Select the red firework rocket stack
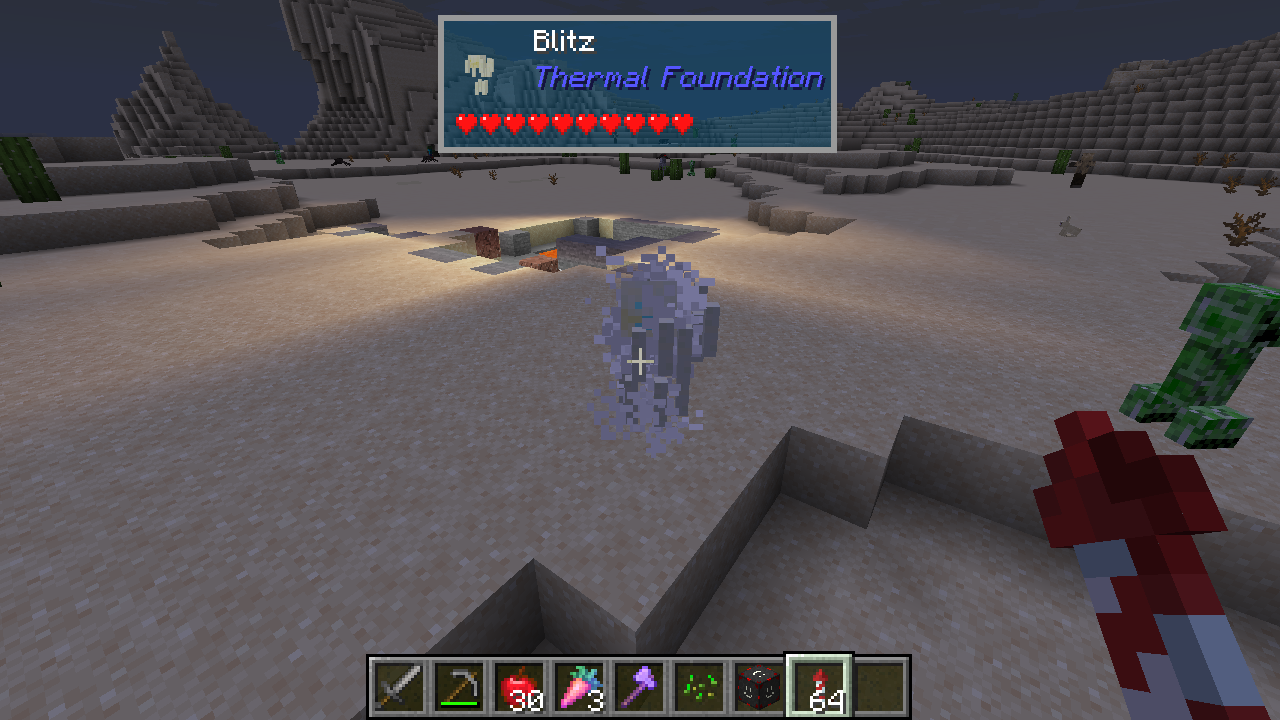Image resolution: width=1280 pixels, height=720 pixels. [x=820, y=687]
